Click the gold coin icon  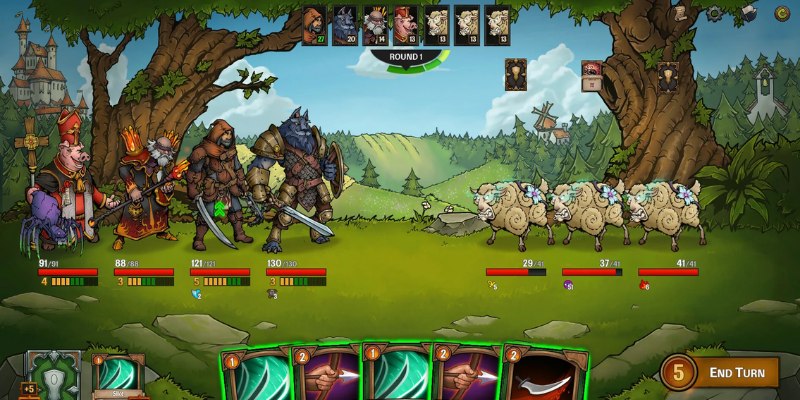coord(781,13)
